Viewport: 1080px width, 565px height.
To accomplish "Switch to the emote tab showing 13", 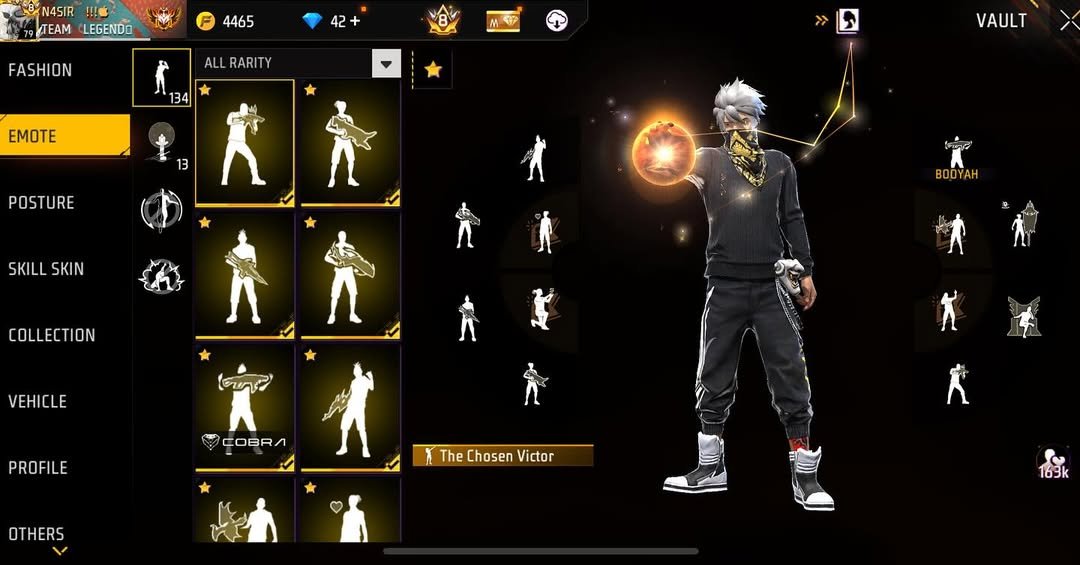I will pyautogui.click(x=161, y=143).
